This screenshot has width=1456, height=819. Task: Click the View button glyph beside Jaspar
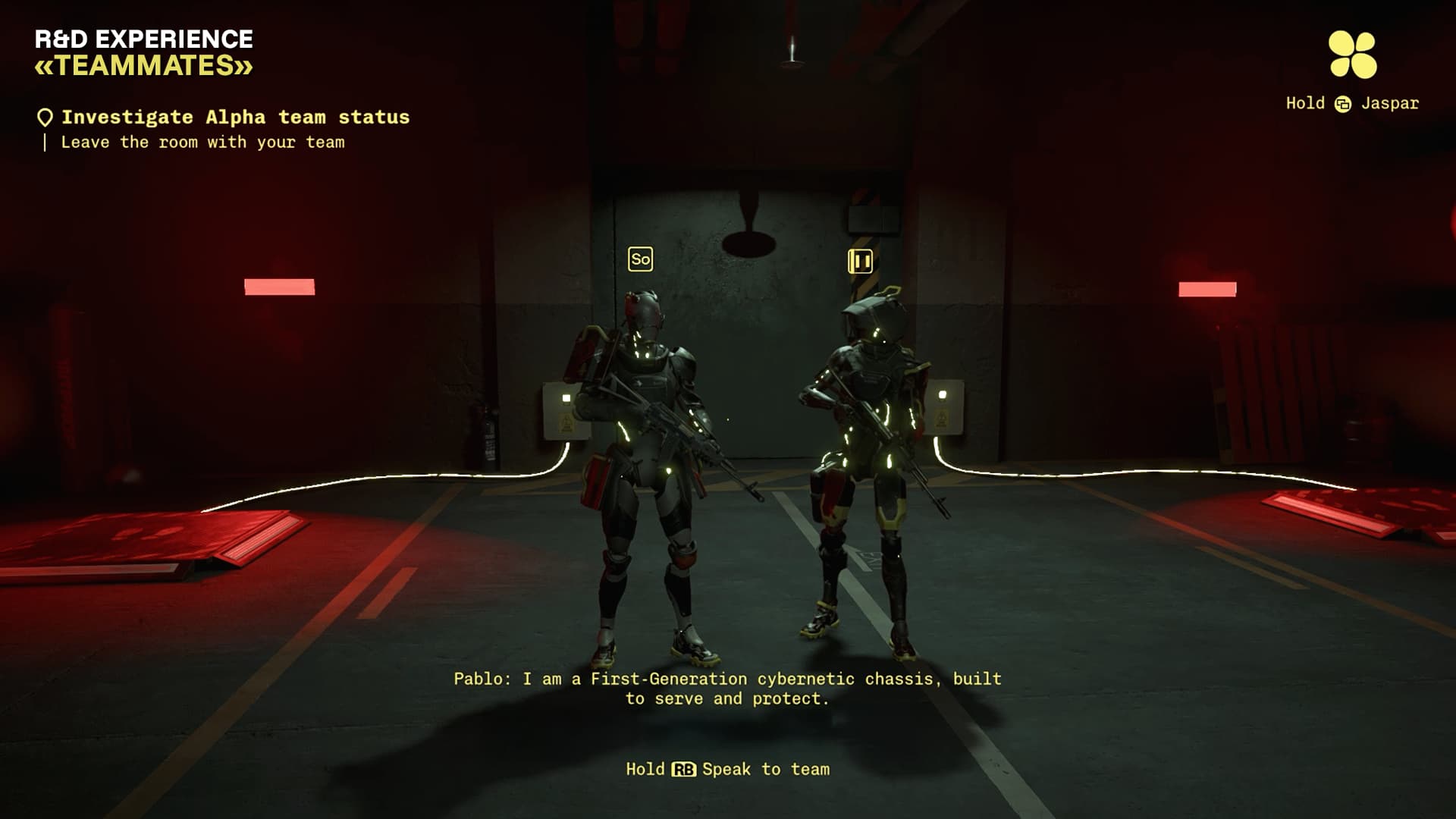(1343, 103)
